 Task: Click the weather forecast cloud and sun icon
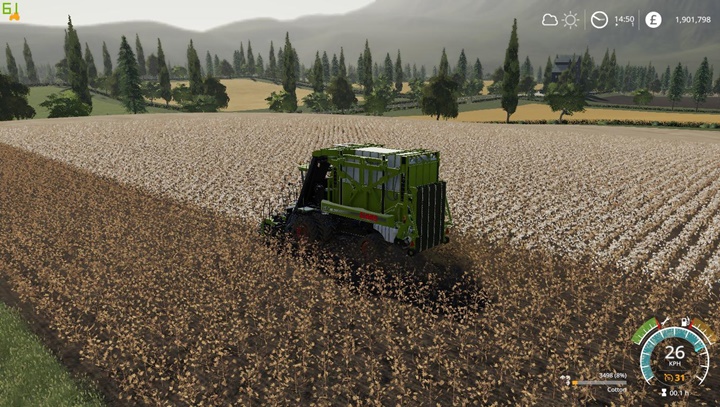pyautogui.click(x=560, y=19)
